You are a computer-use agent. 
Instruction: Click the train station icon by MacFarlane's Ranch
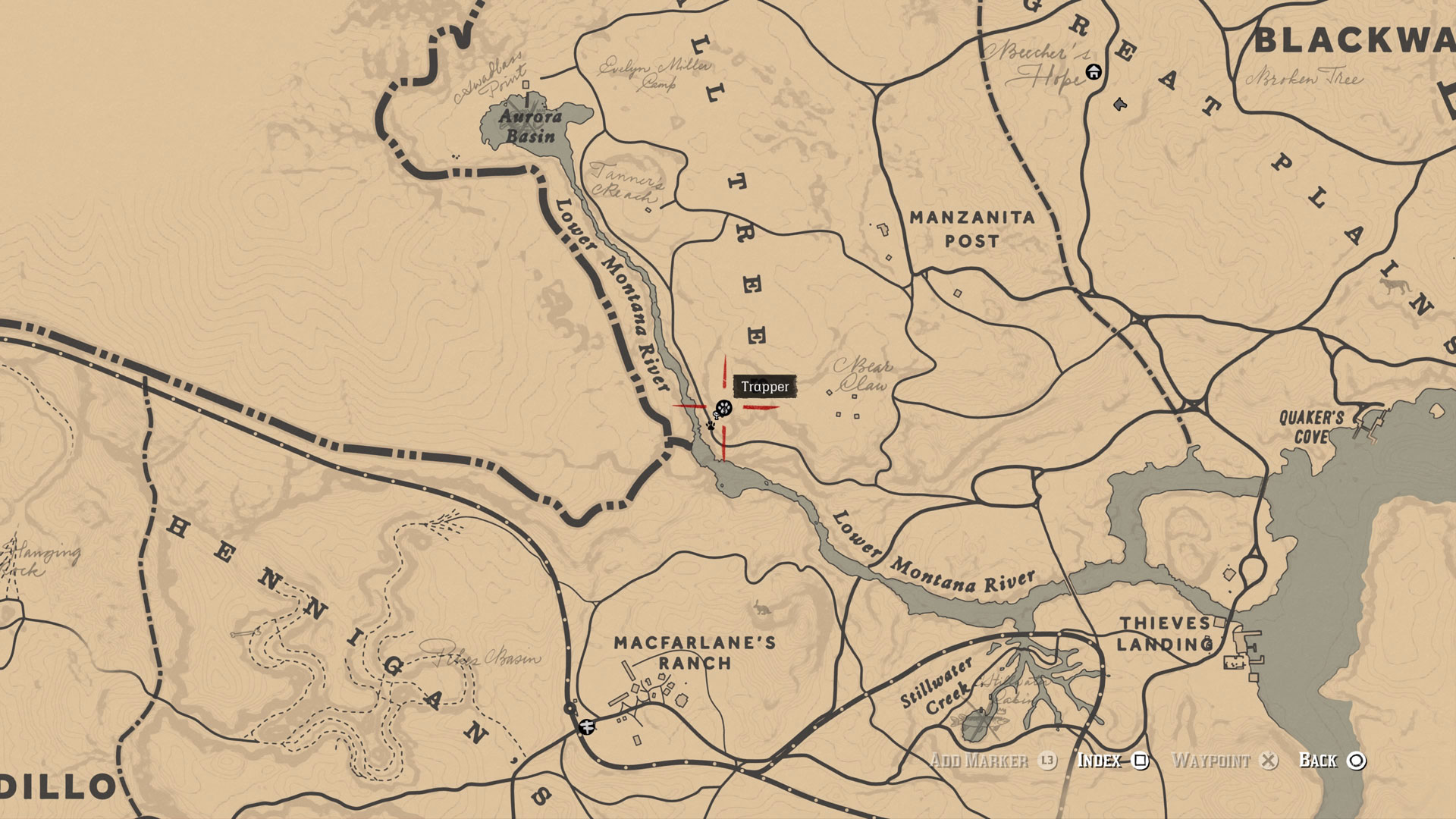click(x=586, y=726)
